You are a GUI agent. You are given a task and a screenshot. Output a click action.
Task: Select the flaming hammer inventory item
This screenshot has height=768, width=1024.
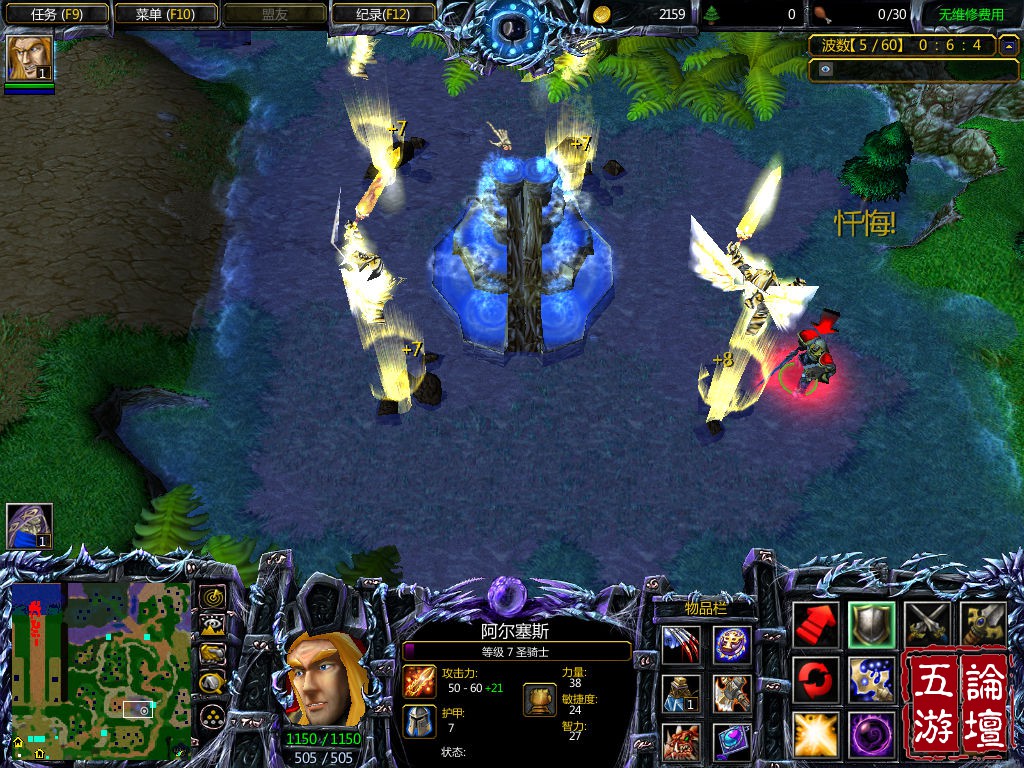pos(732,693)
